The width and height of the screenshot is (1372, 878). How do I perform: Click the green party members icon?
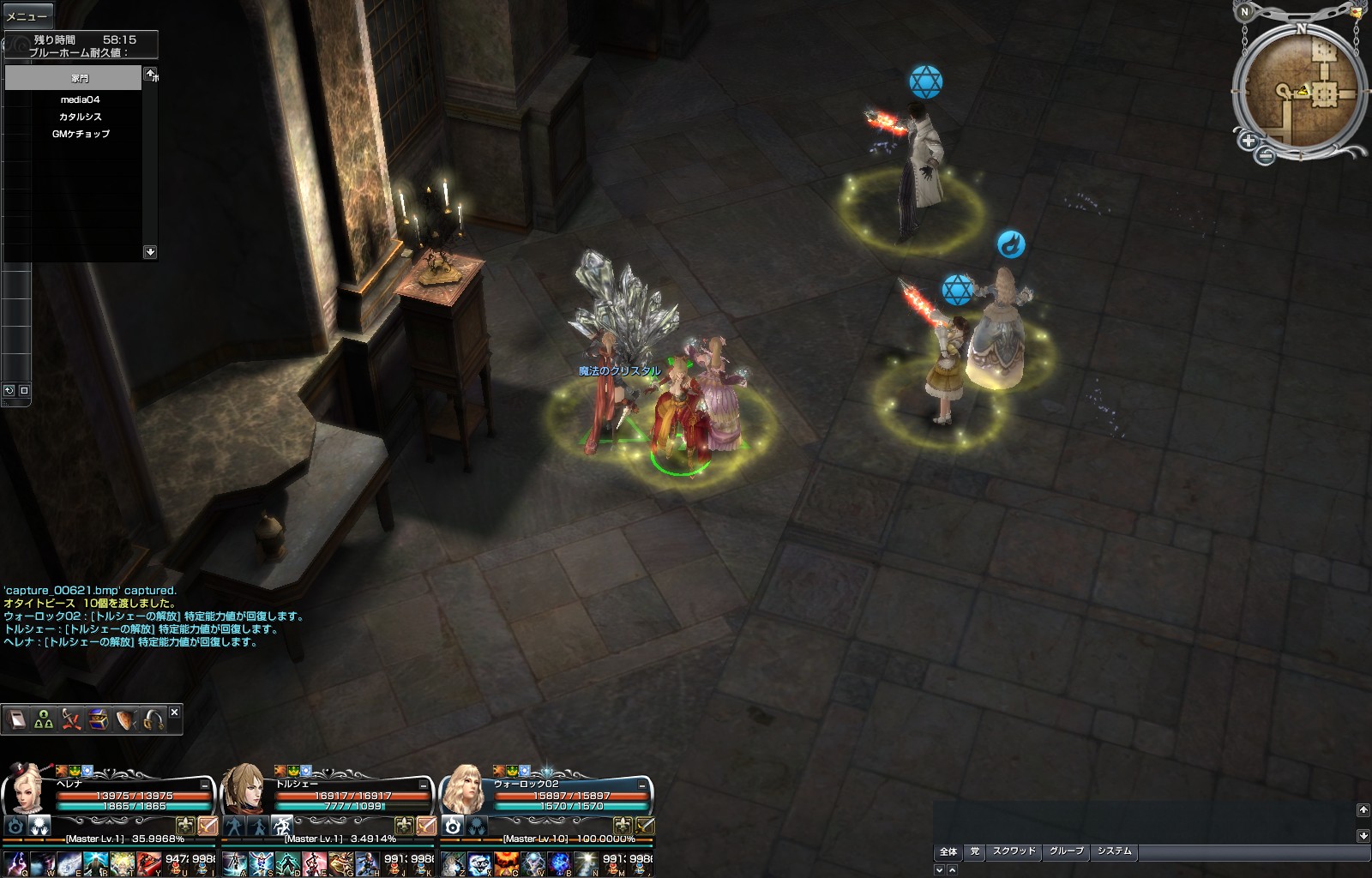click(44, 720)
